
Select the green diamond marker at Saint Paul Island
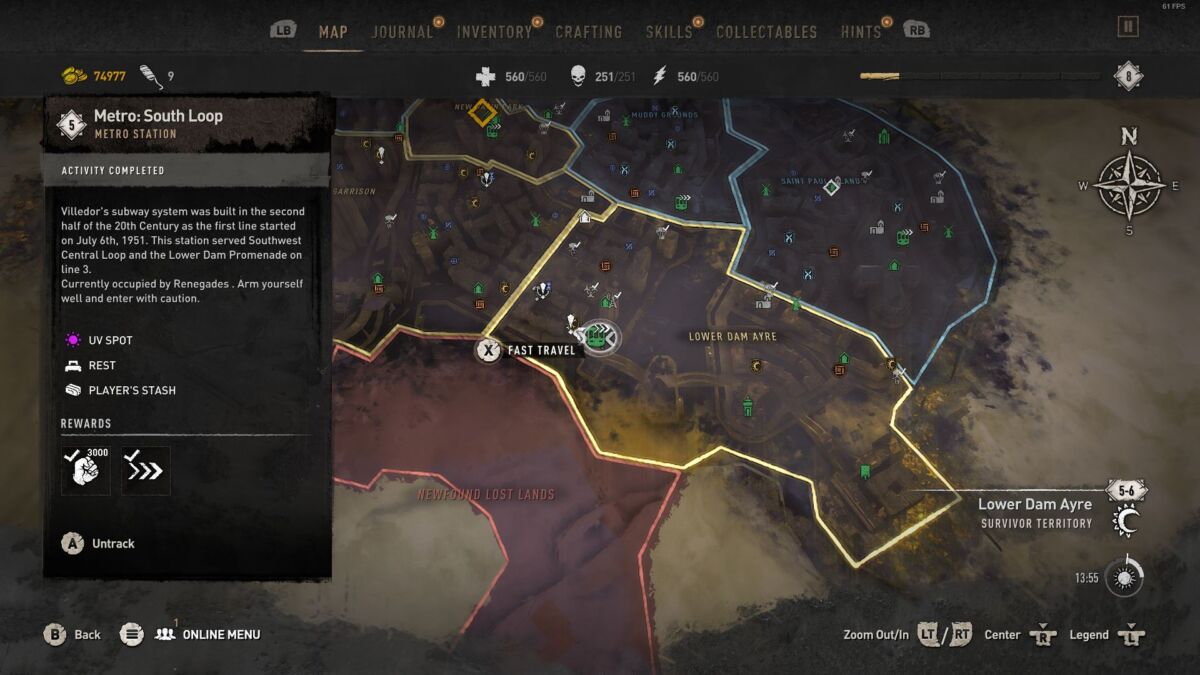pos(830,186)
